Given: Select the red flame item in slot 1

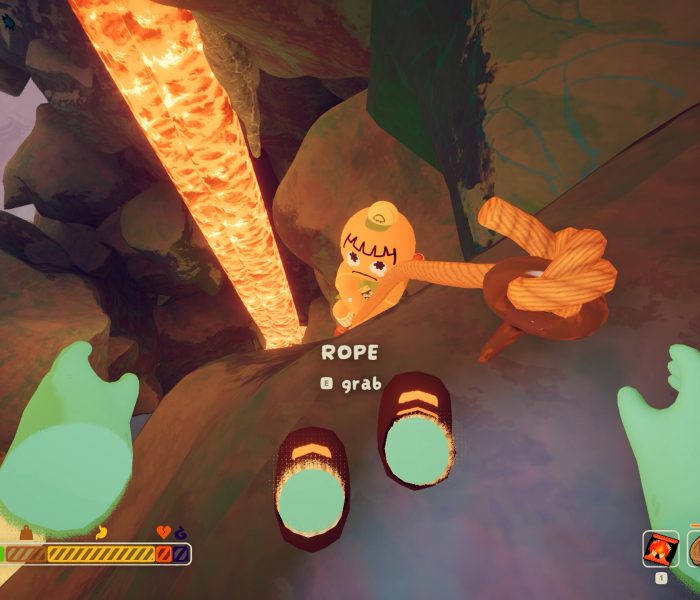Looking at the screenshot, I should point(660,548).
